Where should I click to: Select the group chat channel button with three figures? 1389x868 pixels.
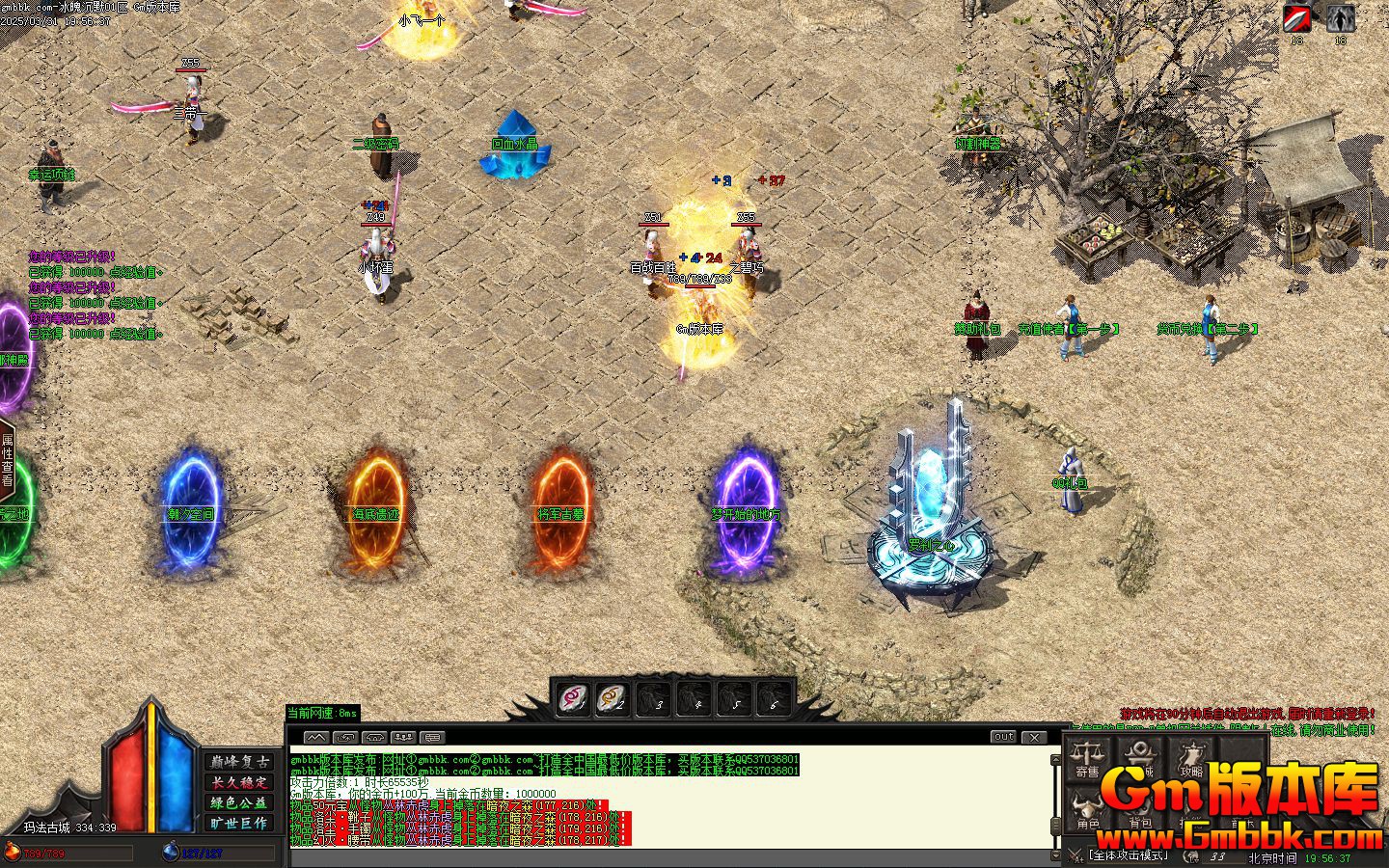point(404,738)
